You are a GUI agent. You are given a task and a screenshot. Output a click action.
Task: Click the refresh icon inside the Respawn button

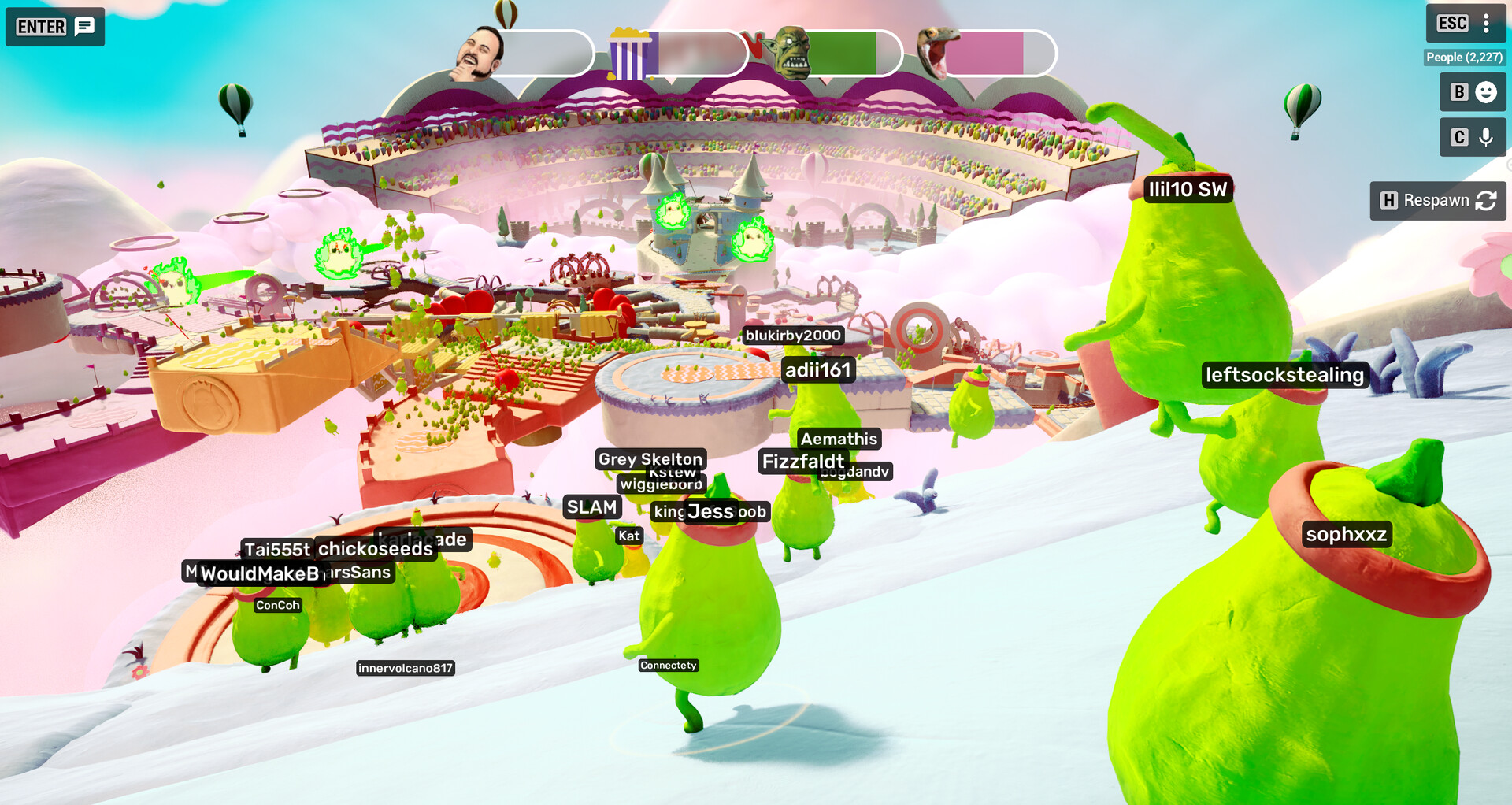tap(1485, 201)
